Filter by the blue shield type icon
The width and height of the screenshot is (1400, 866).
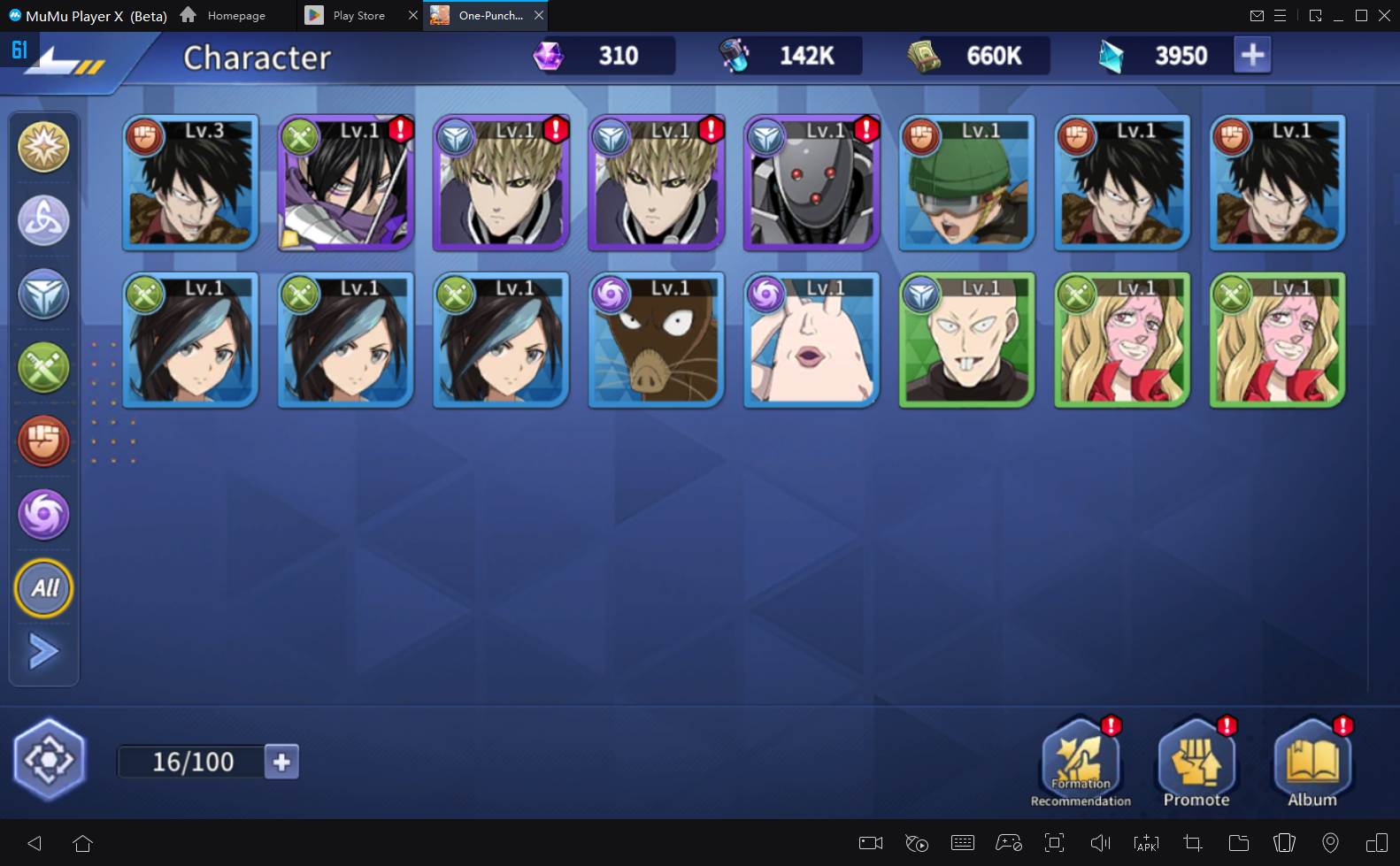point(43,295)
